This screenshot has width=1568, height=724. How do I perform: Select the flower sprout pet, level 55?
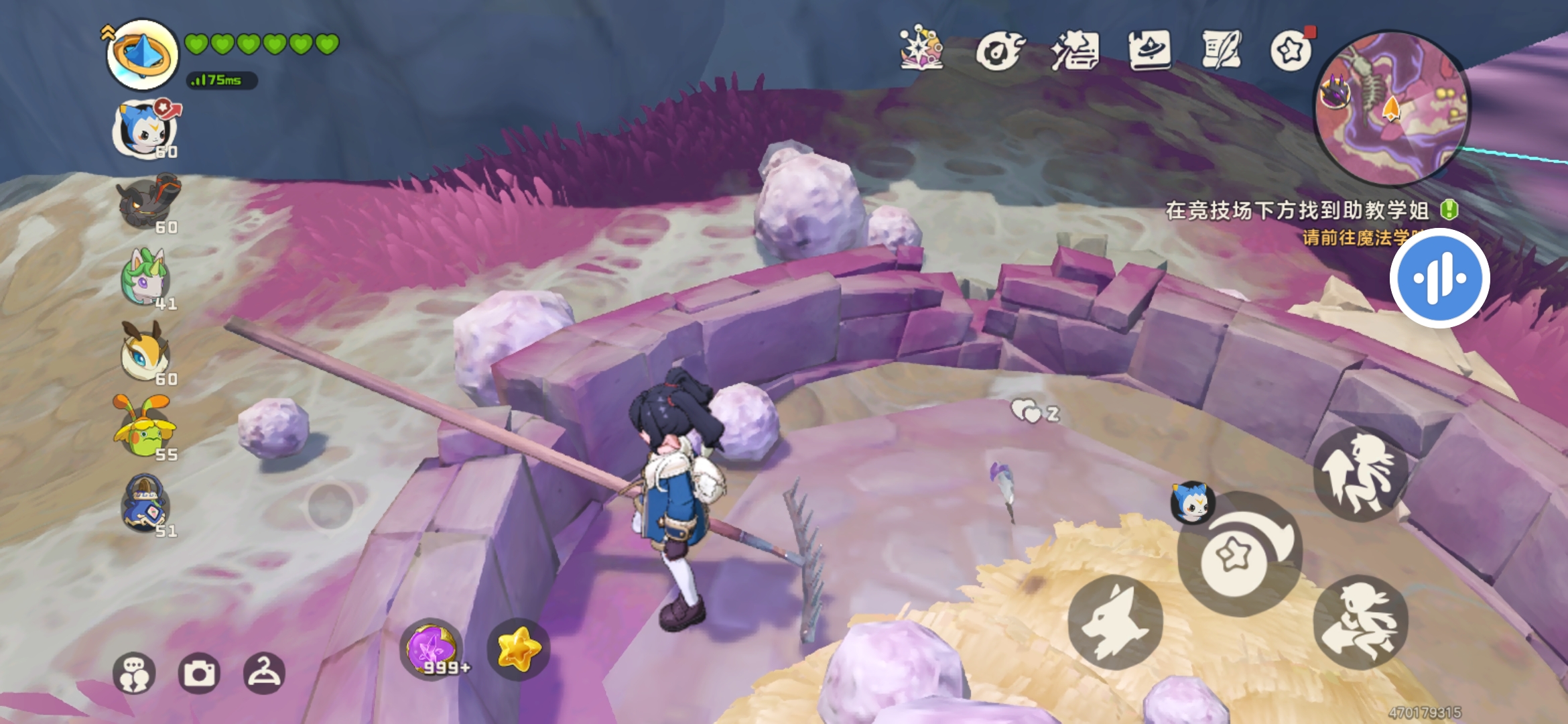pos(145,429)
